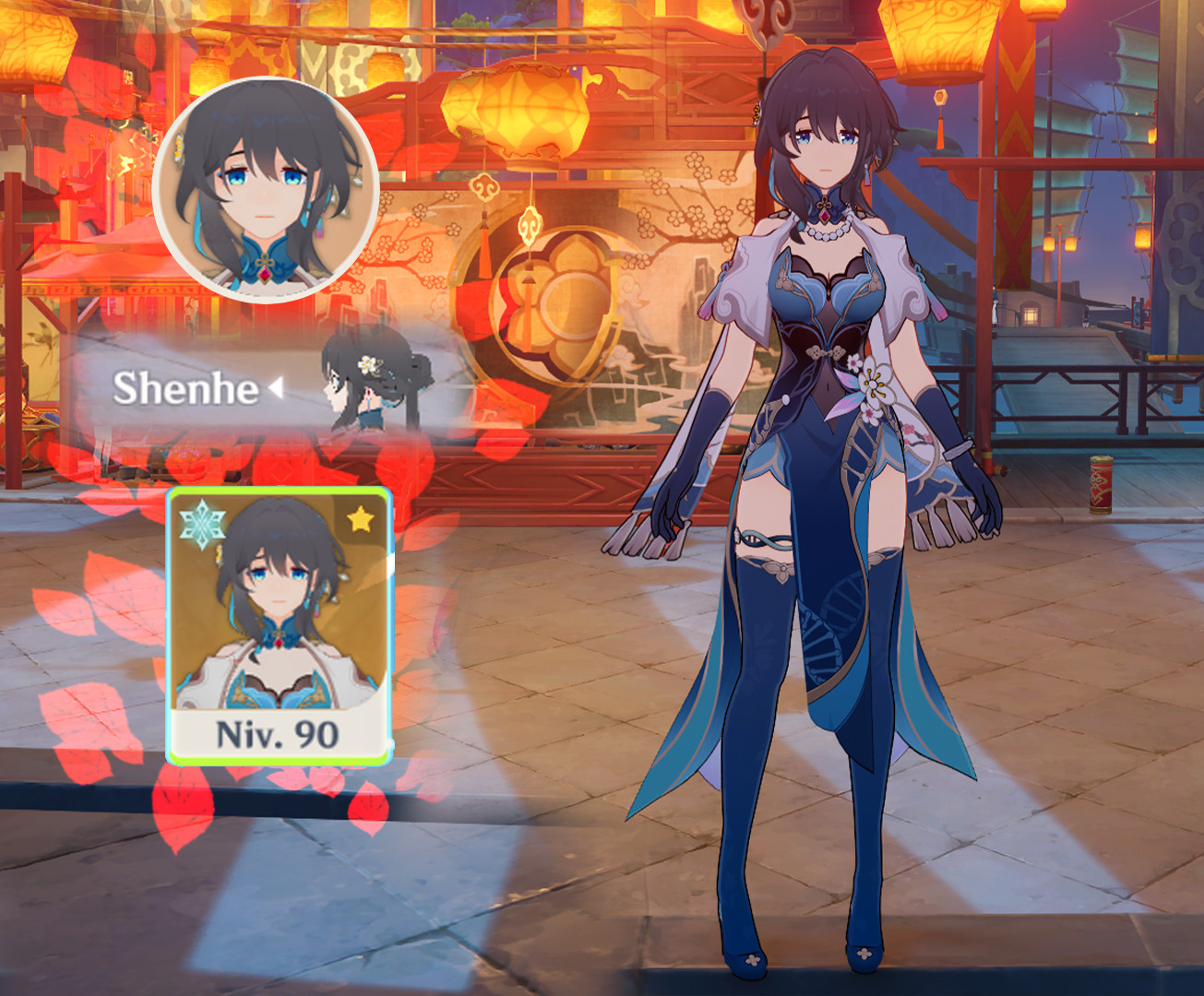
Task: Click the "Niv. 90" level banner
Action: tap(277, 733)
